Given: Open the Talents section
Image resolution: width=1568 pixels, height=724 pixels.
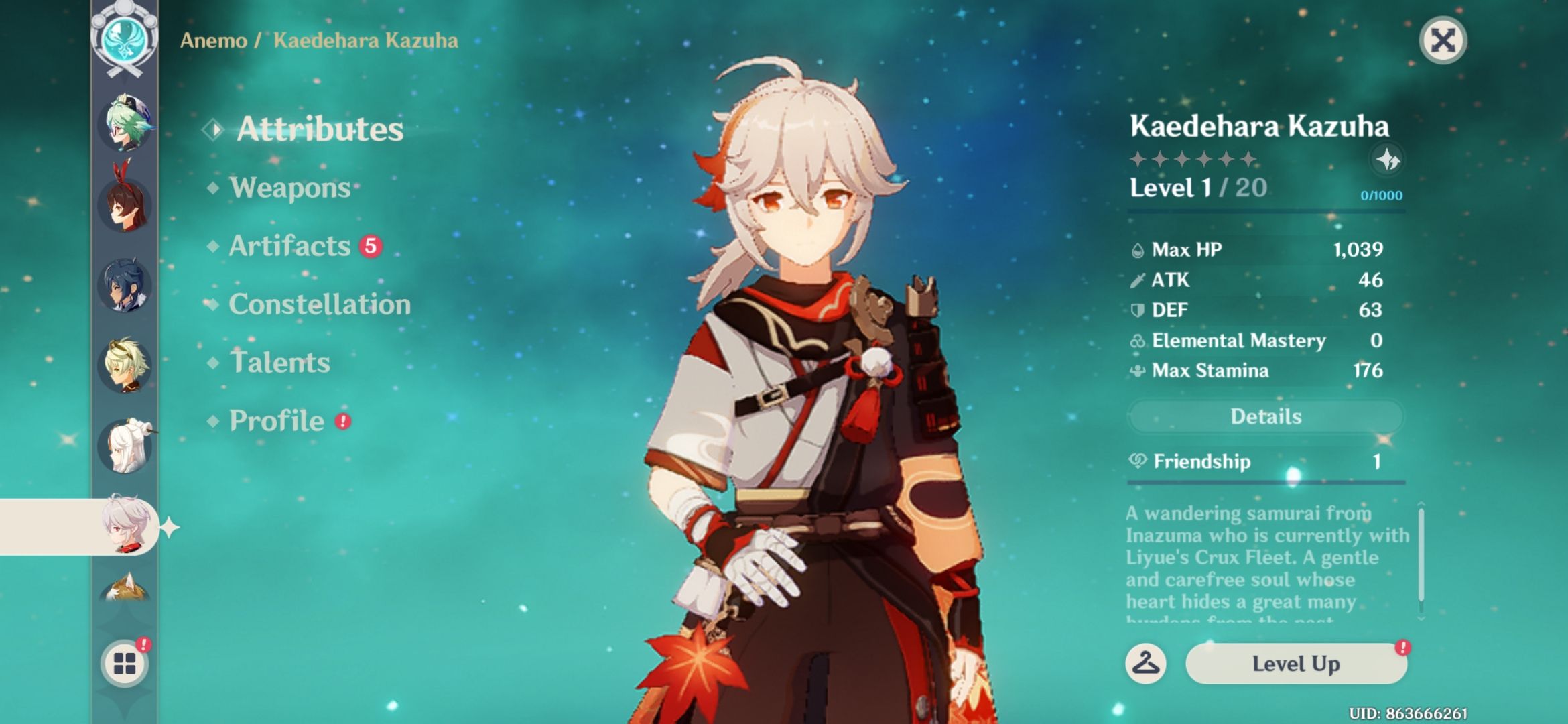Looking at the screenshot, I should tap(281, 362).
